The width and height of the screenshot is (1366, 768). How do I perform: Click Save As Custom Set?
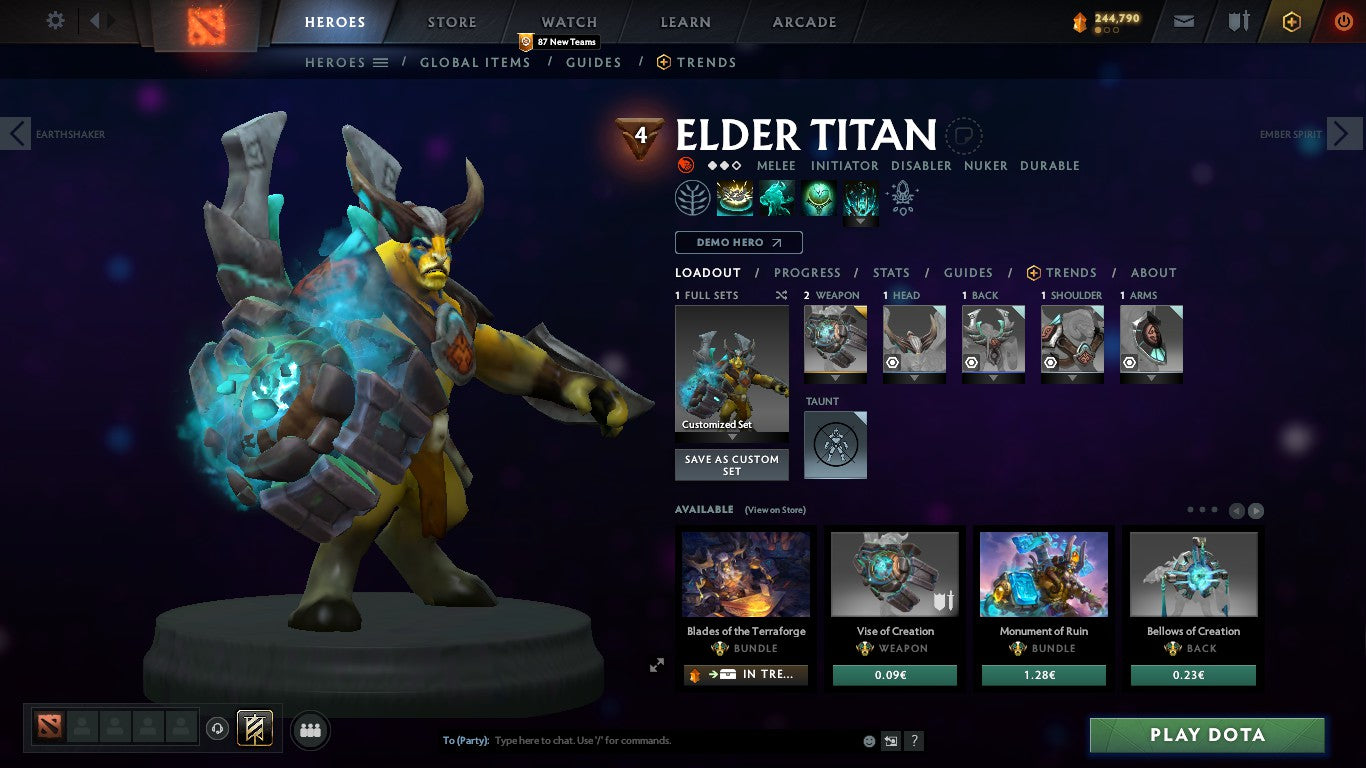731,465
